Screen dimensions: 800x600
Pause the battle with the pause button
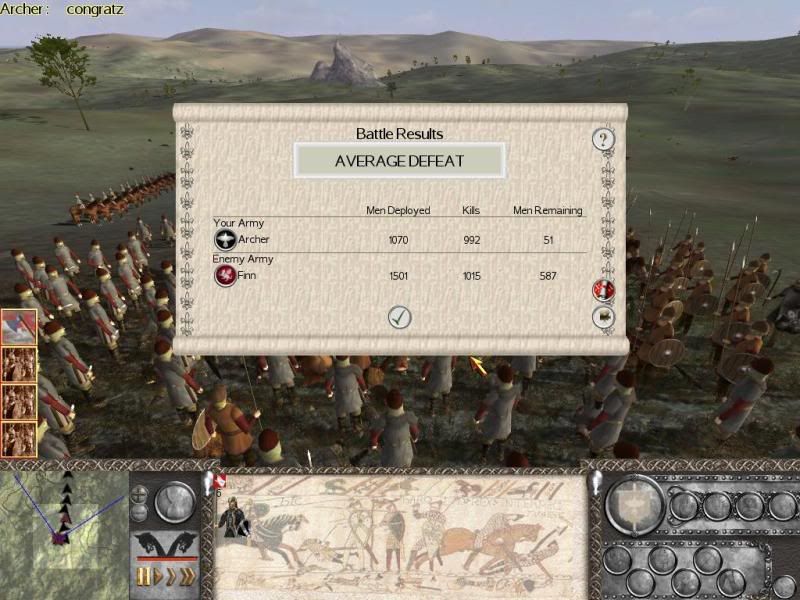tap(141, 578)
